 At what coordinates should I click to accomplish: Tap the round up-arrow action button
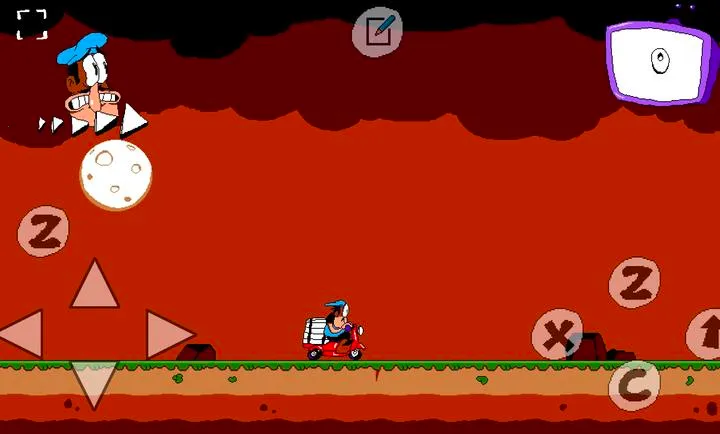[706, 334]
